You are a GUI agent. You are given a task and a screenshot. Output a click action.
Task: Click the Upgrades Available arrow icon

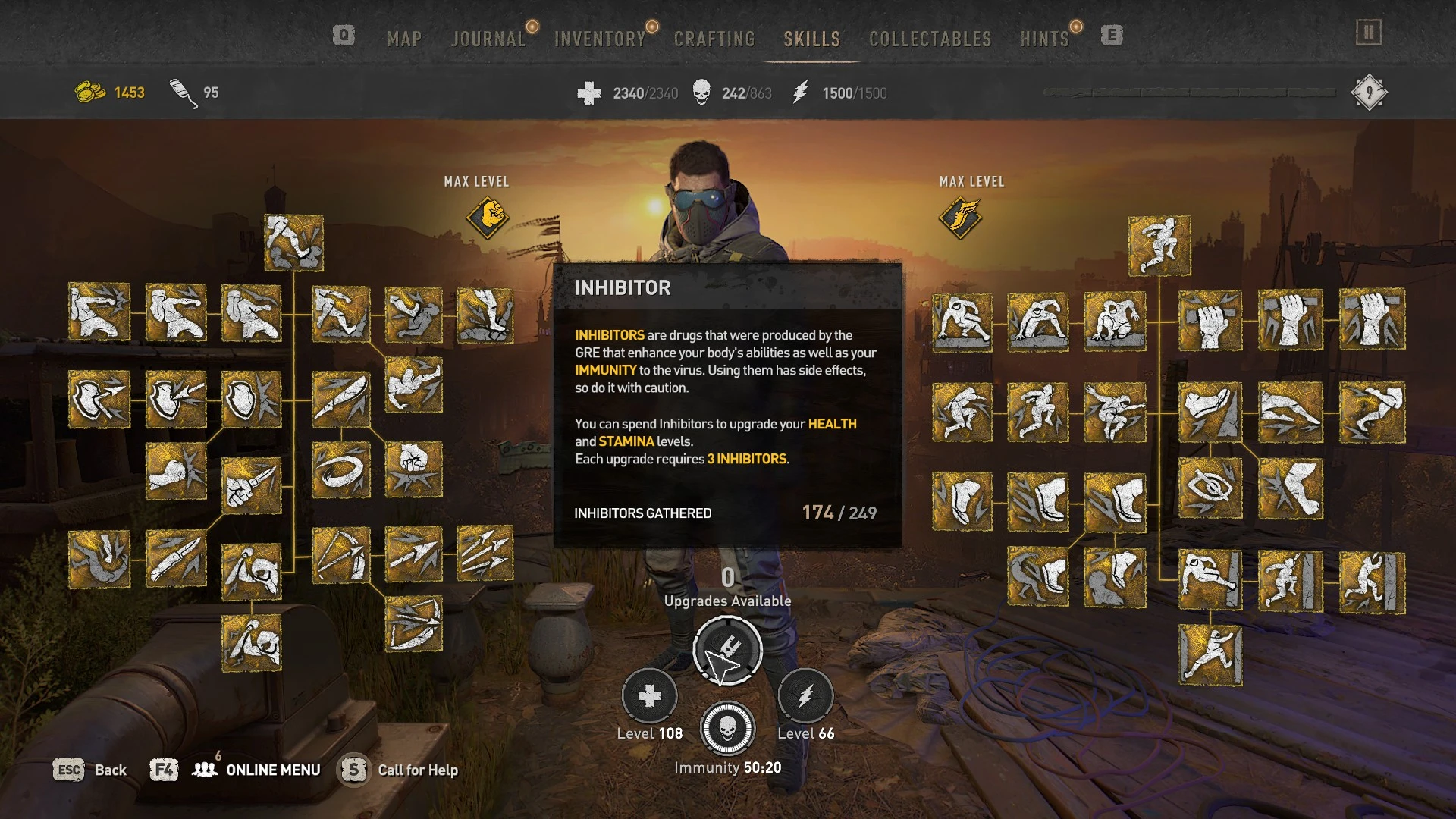pyautogui.click(x=726, y=650)
